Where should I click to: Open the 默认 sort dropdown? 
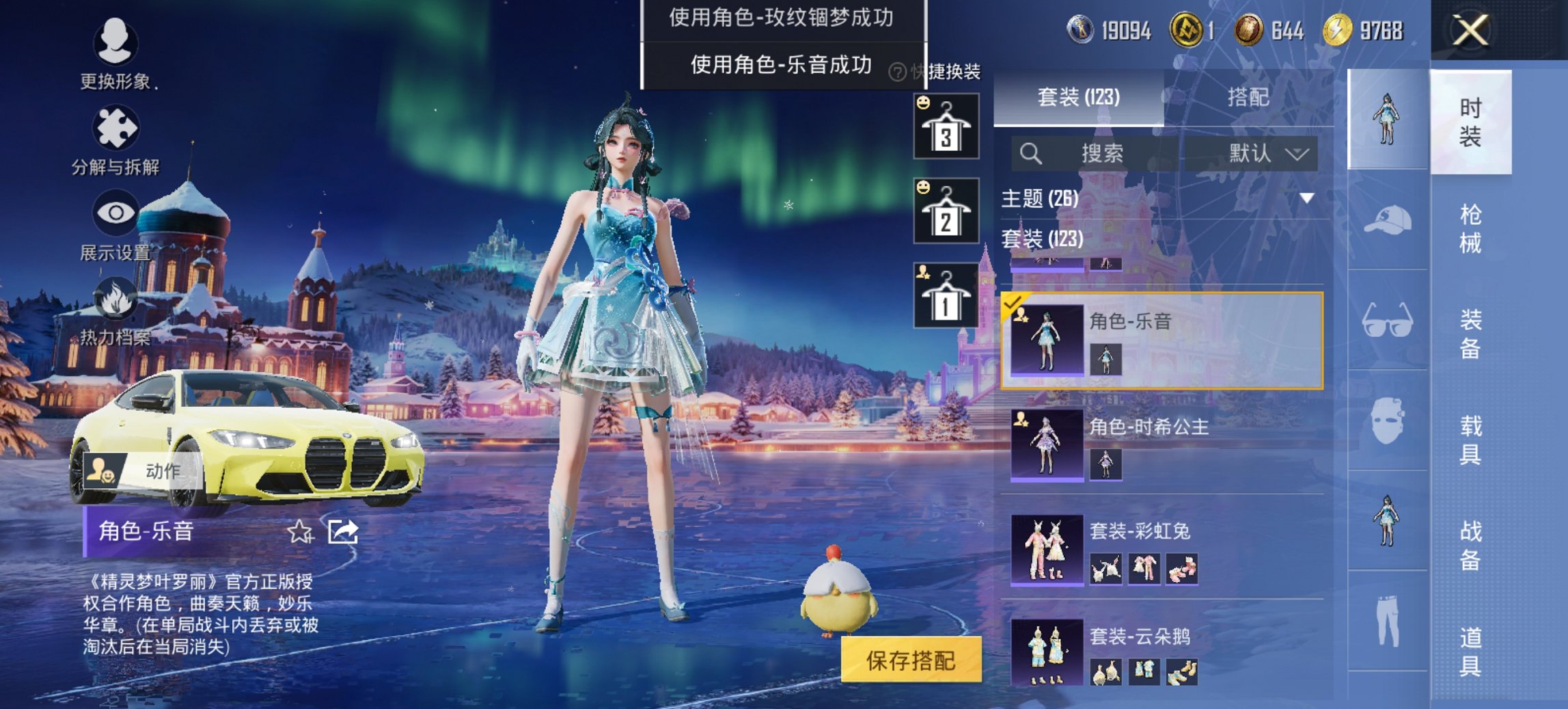1268,153
